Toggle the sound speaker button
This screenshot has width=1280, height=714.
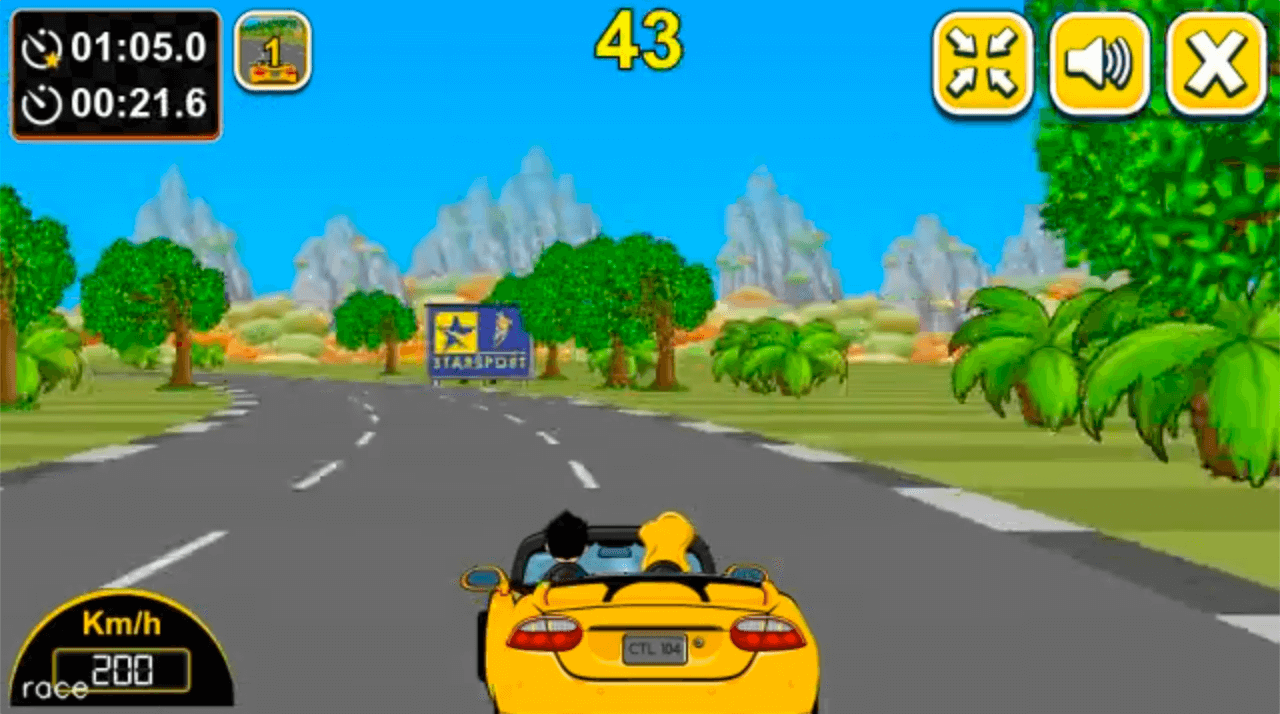(1099, 63)
